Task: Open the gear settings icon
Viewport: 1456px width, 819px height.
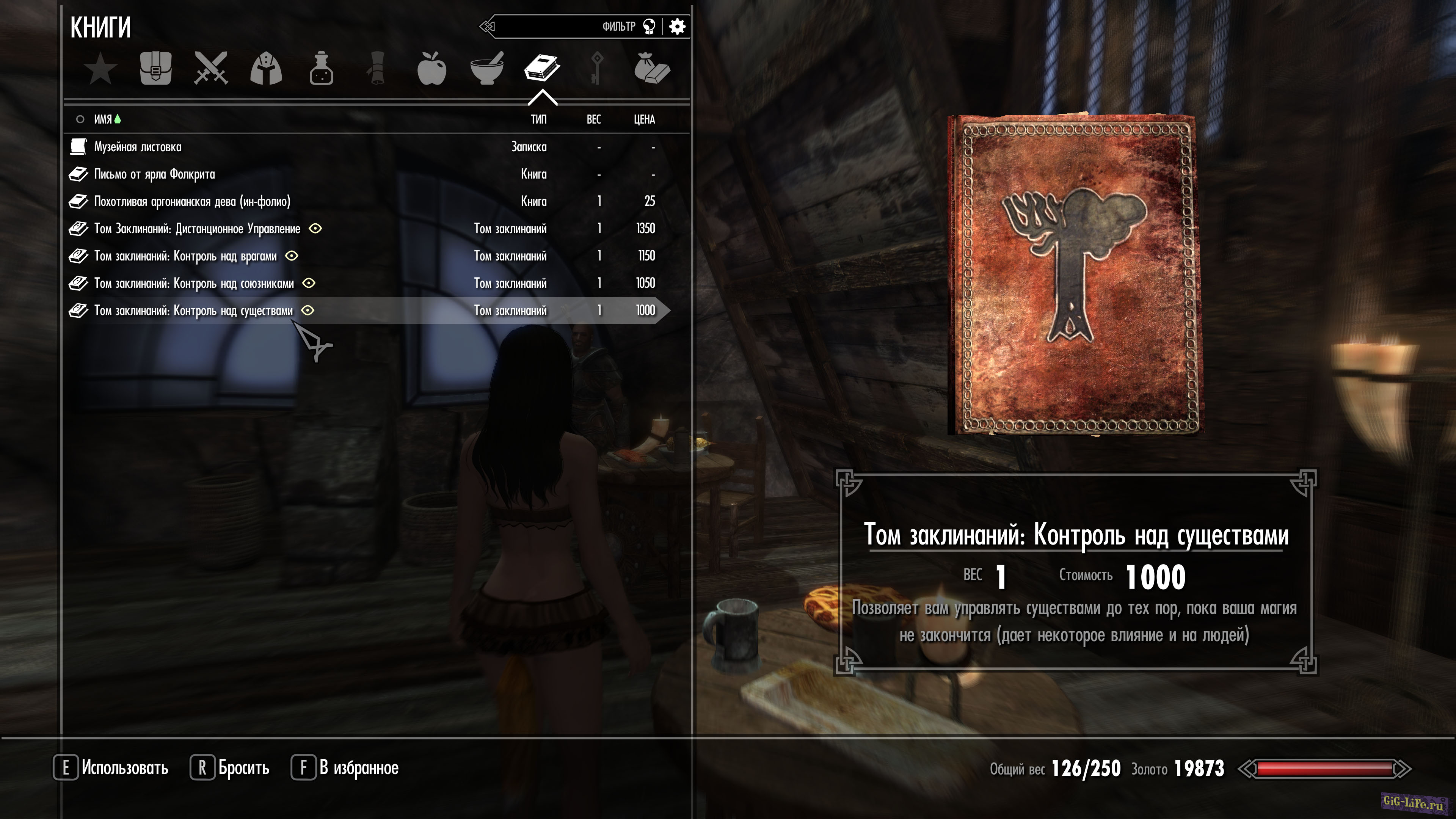Action: (677, 27)
